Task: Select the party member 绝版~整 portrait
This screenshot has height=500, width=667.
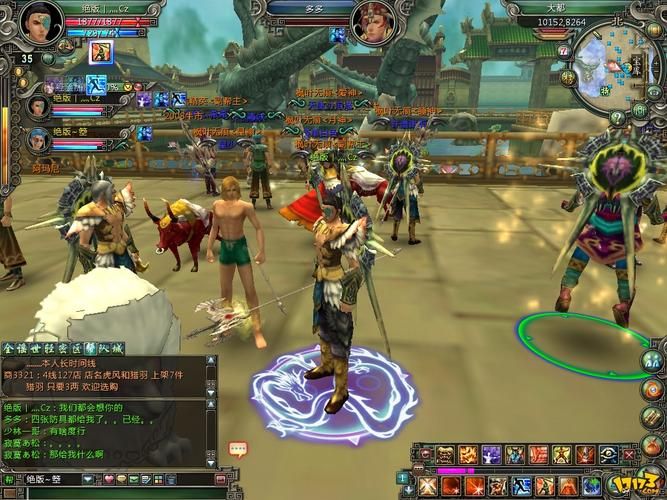Action: coord(38,140)
